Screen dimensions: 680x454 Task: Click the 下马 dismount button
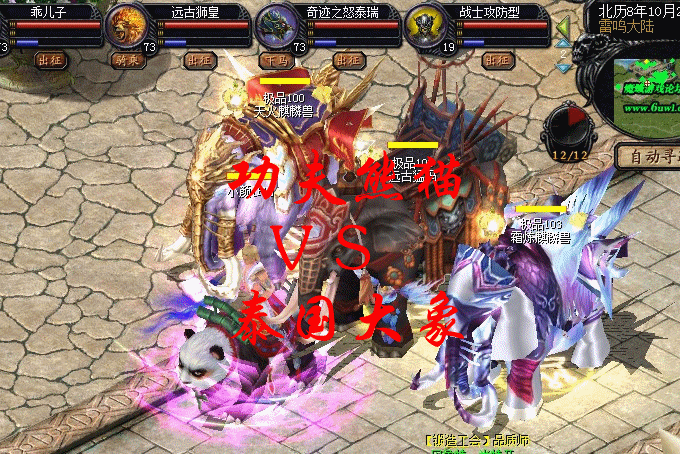(273, 60)
